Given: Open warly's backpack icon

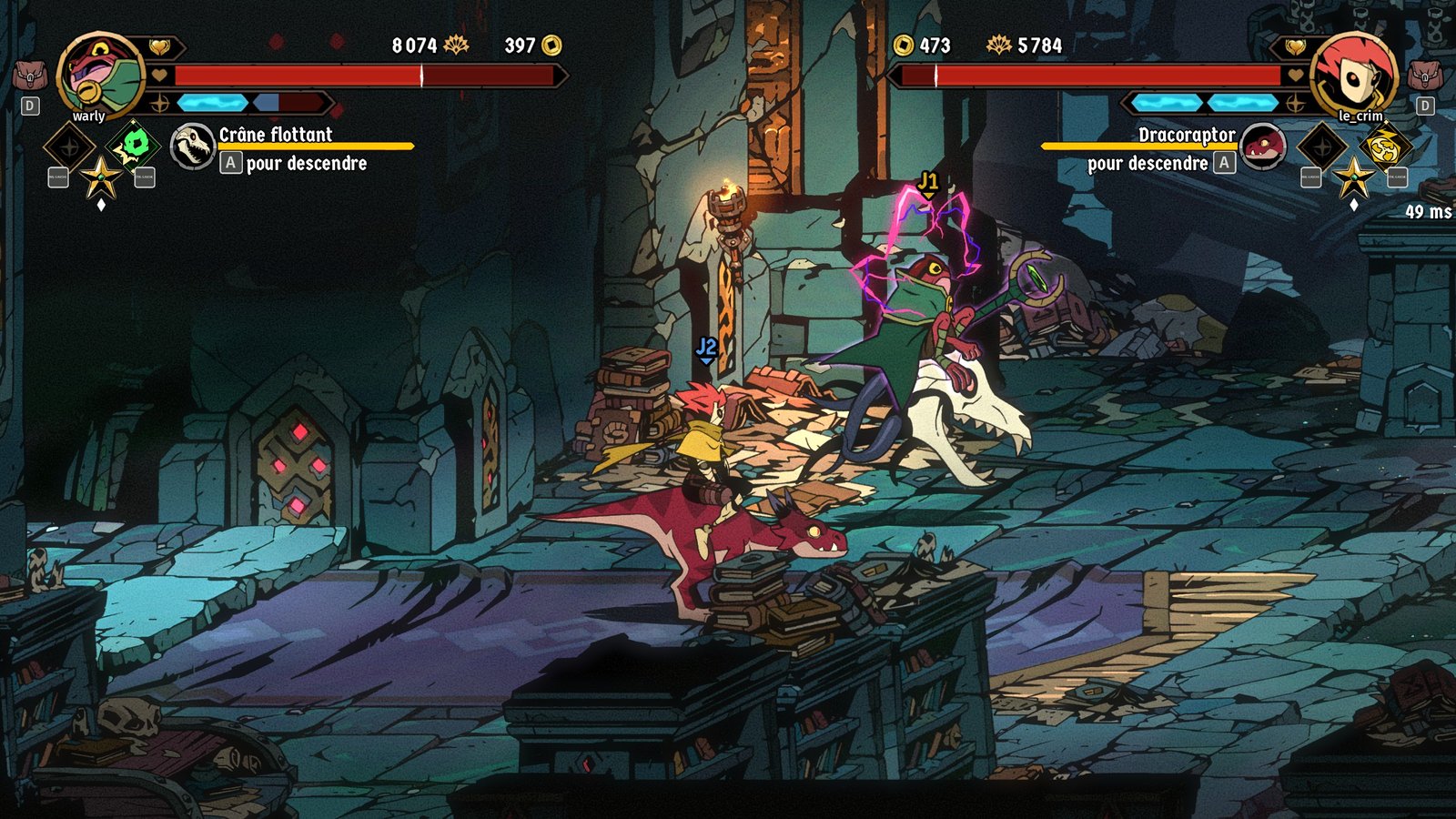Looking at the screenshot, I should click(30, 76).
